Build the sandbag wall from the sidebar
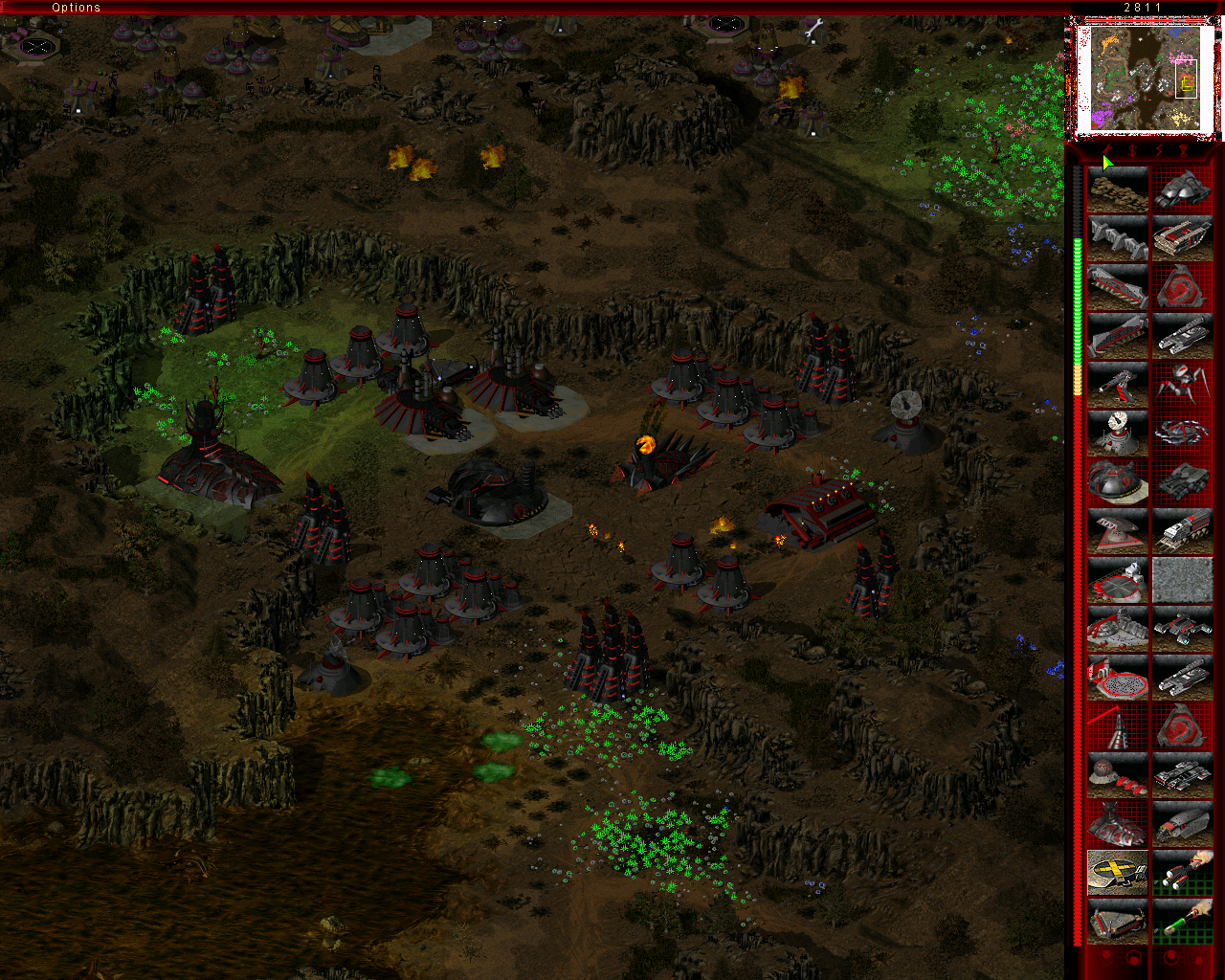This screenshot has height=980, width=1225. tap(1117, 189)
